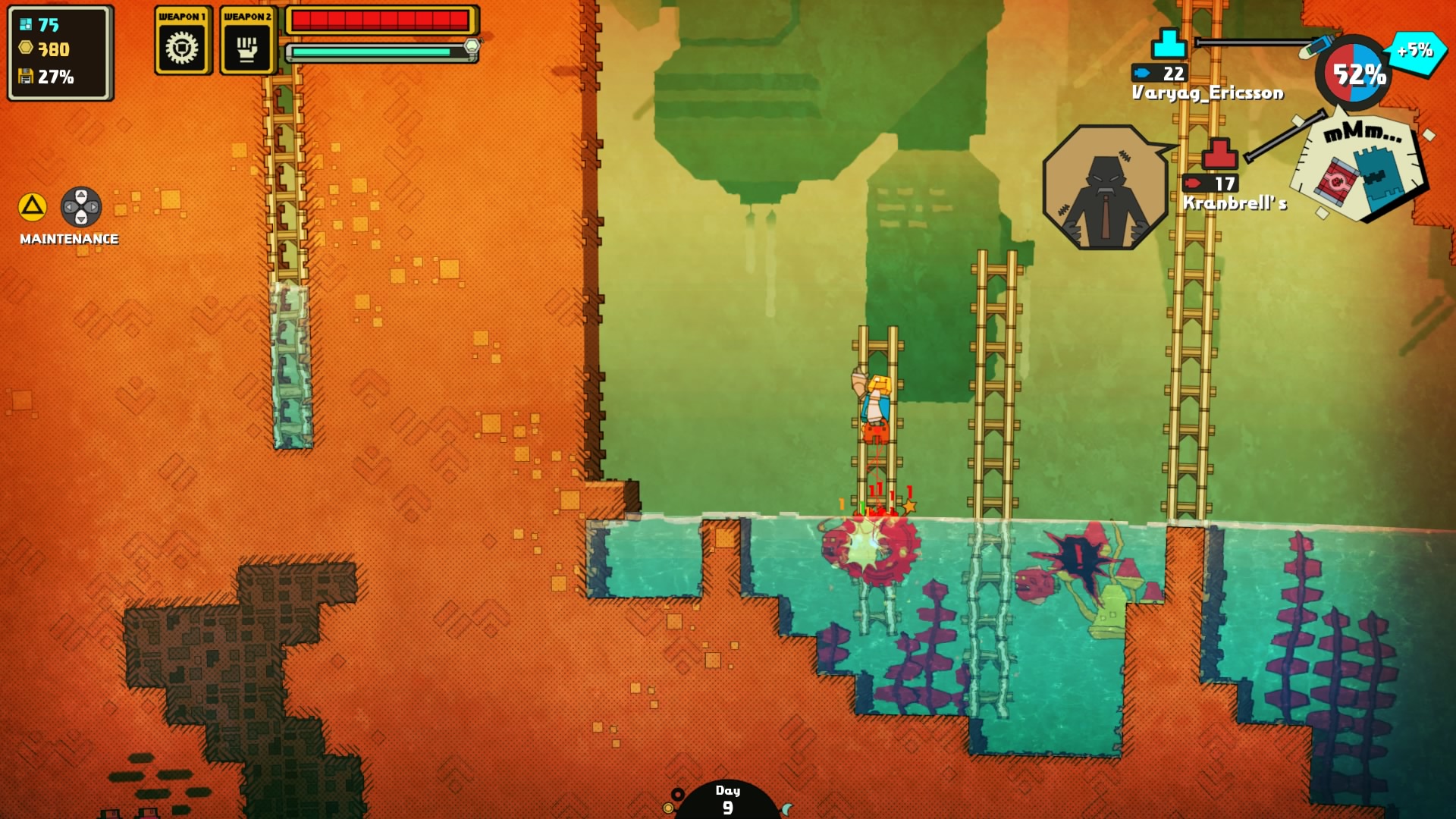The image size is (1456, 819).
Task: Select the Weapon 2 fist slot
Action: click(246, 47)
